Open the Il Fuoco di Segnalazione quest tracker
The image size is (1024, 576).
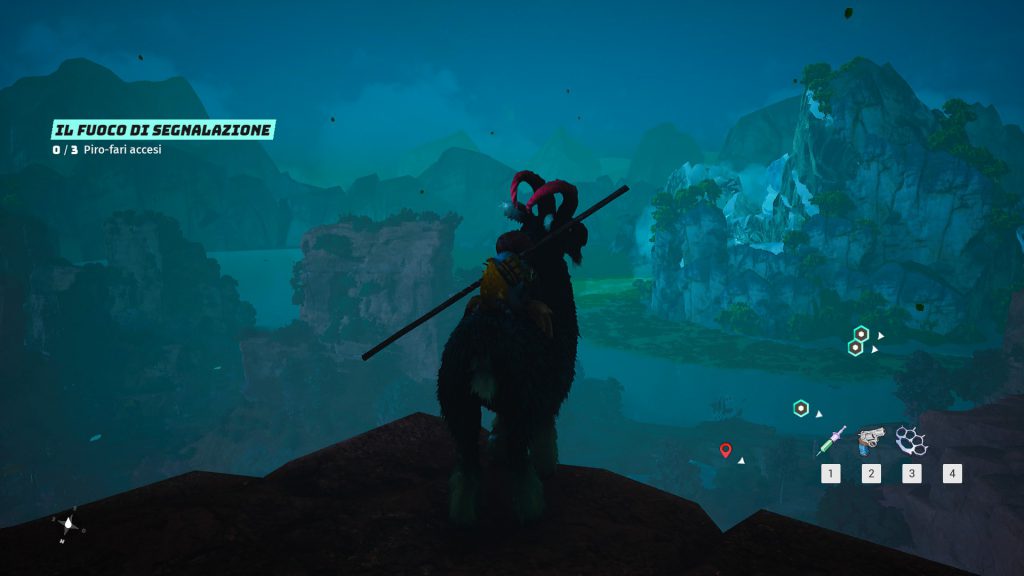(x=163, y=129)
